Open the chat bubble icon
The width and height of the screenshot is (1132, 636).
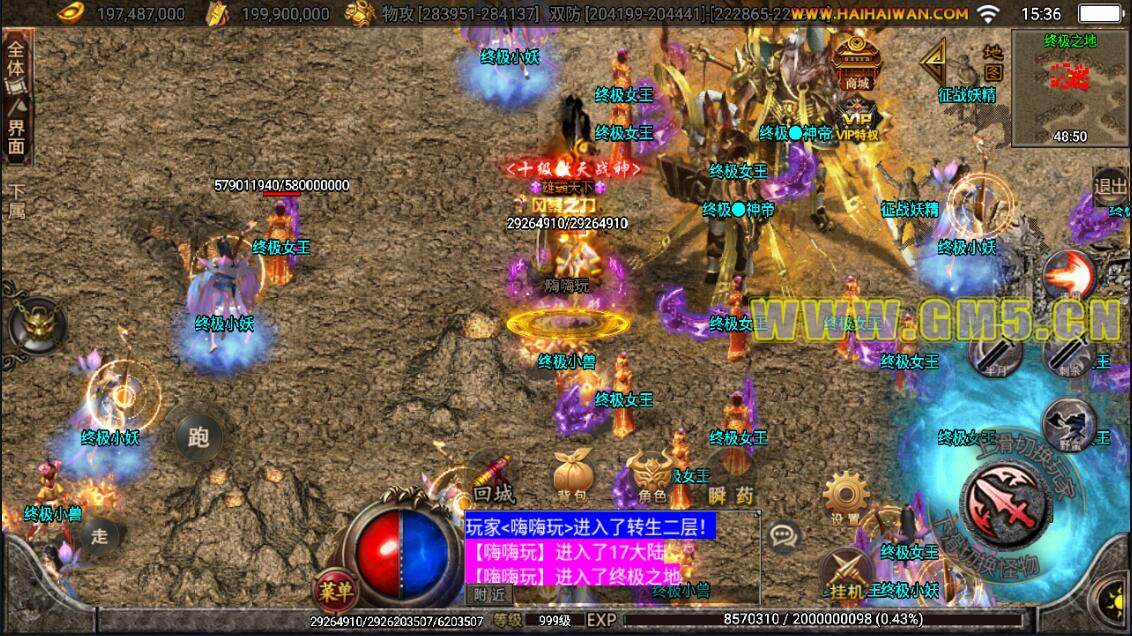click(784, 537)
